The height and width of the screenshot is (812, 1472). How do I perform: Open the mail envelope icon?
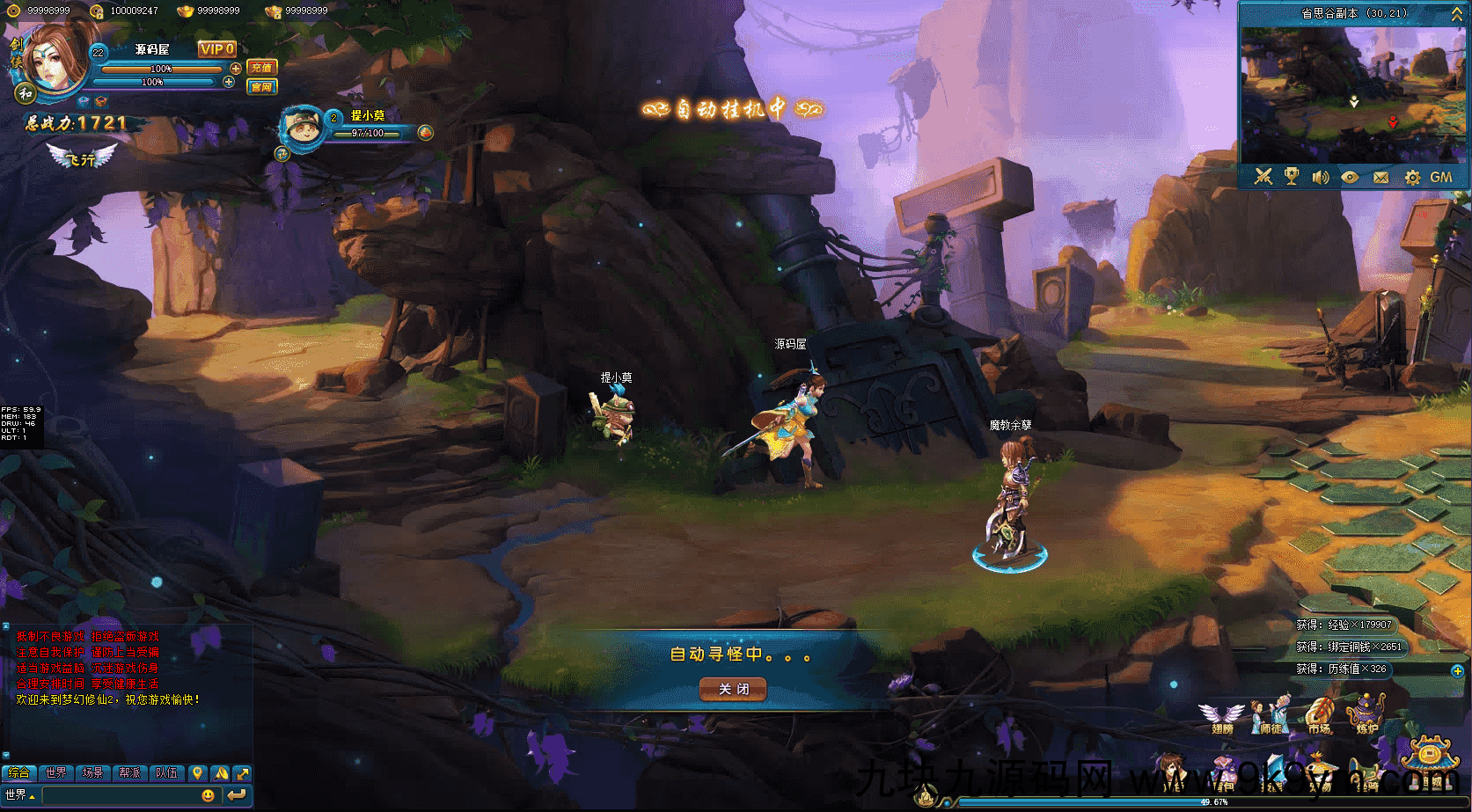click(1380, 177)
